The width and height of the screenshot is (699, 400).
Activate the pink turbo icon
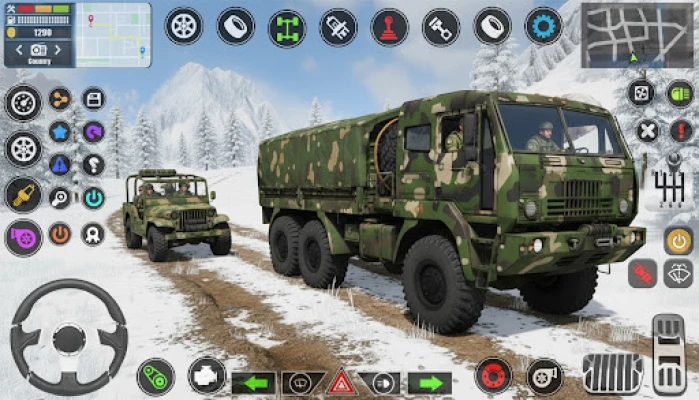click(23, 237)
